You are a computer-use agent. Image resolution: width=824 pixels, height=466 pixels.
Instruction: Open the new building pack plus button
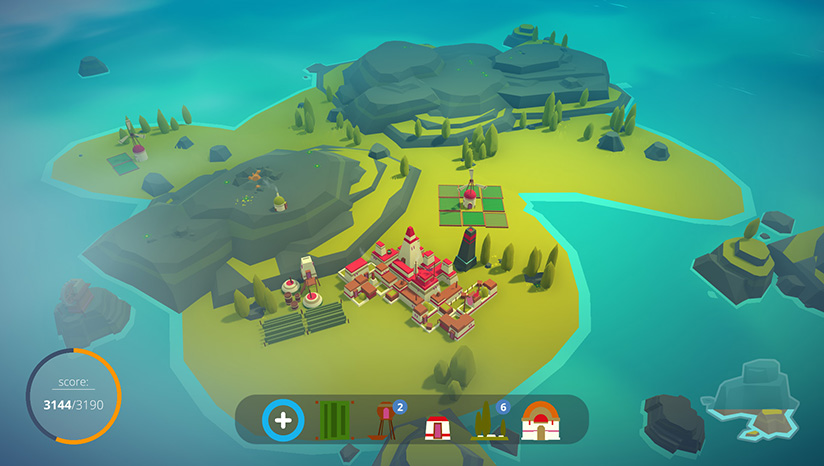(283, 420)
